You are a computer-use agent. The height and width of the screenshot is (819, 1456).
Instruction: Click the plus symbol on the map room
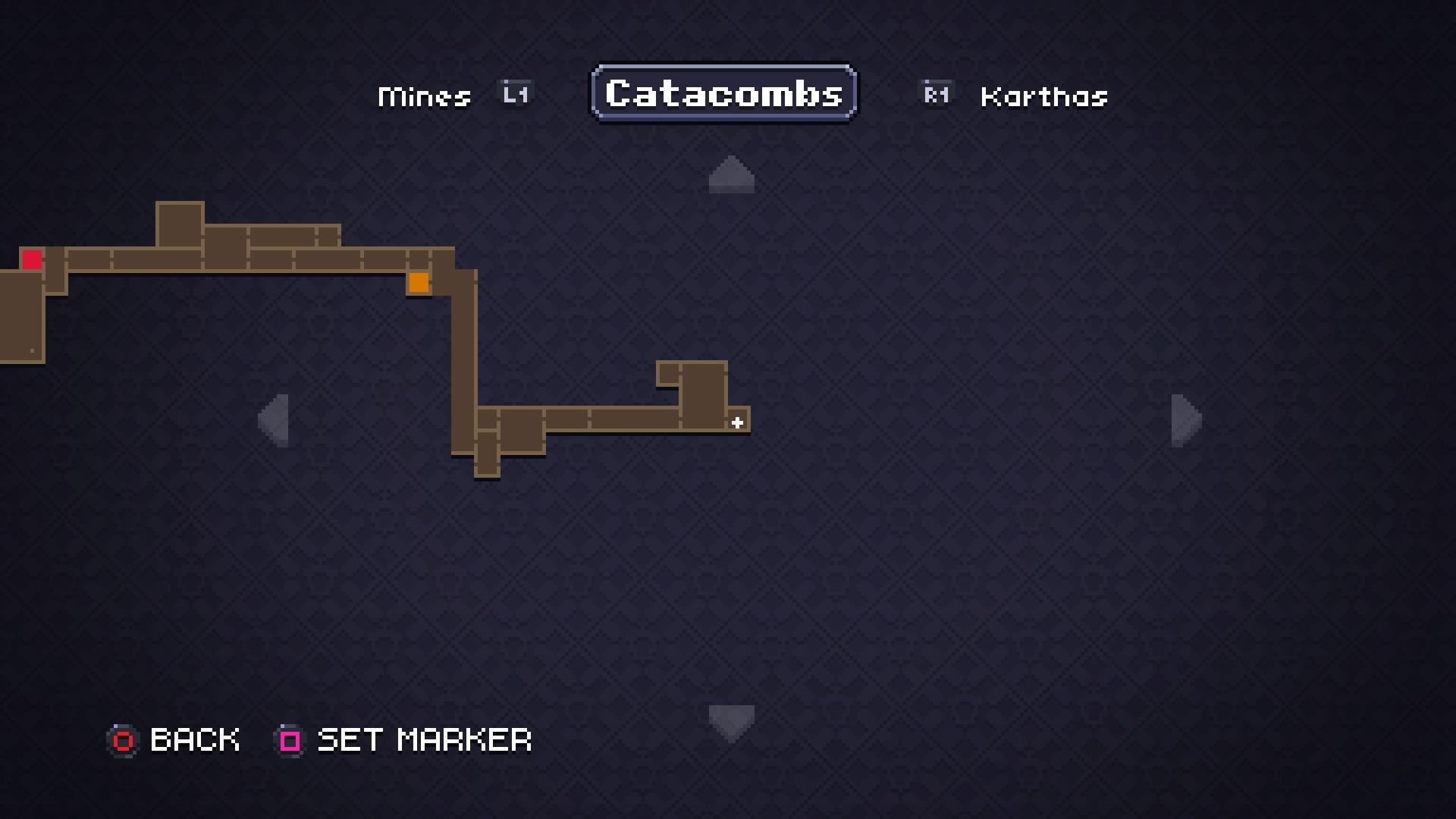(x=736, y=424)
